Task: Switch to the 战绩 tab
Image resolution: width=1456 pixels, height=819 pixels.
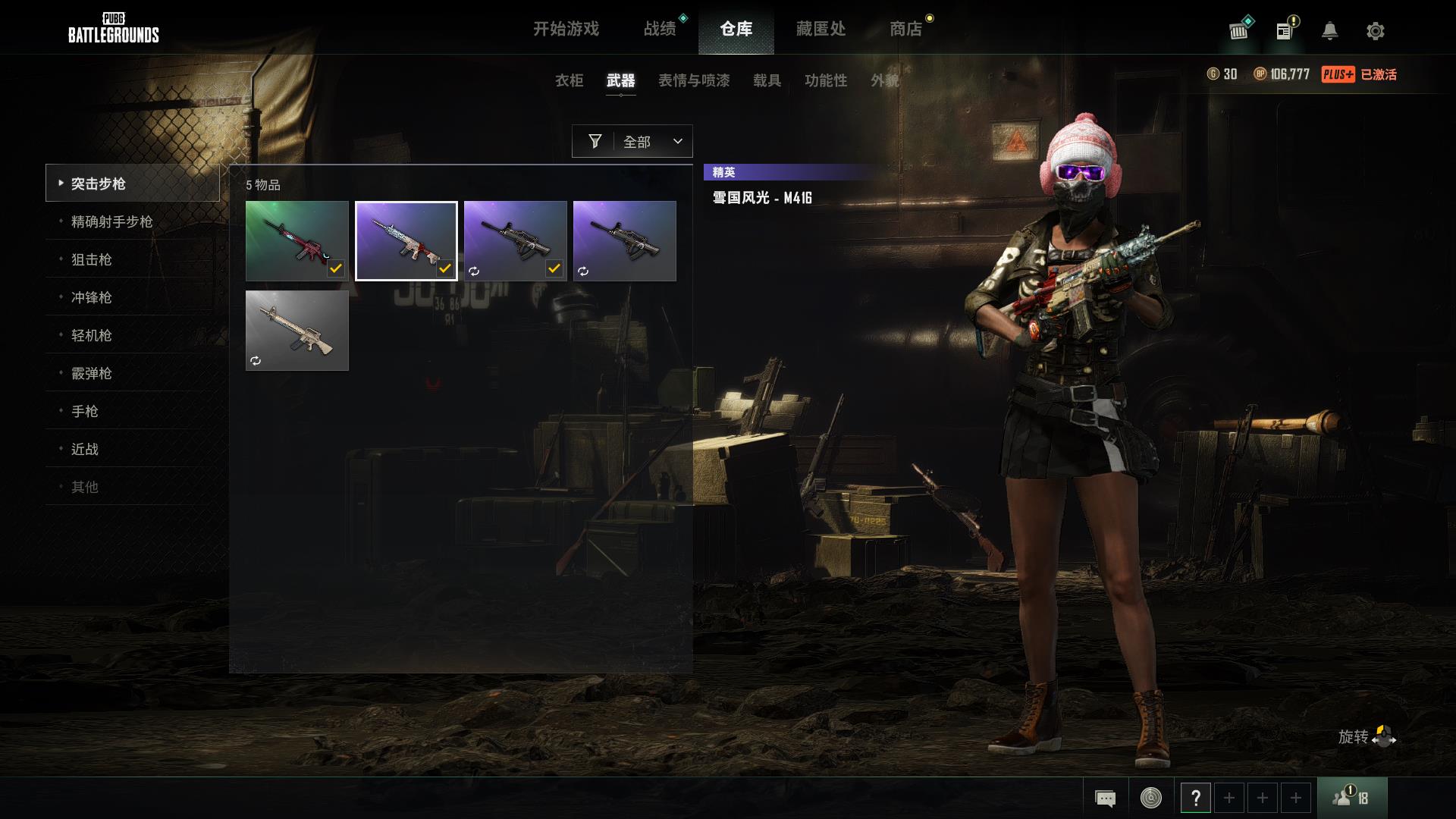Action: (660, 29)
